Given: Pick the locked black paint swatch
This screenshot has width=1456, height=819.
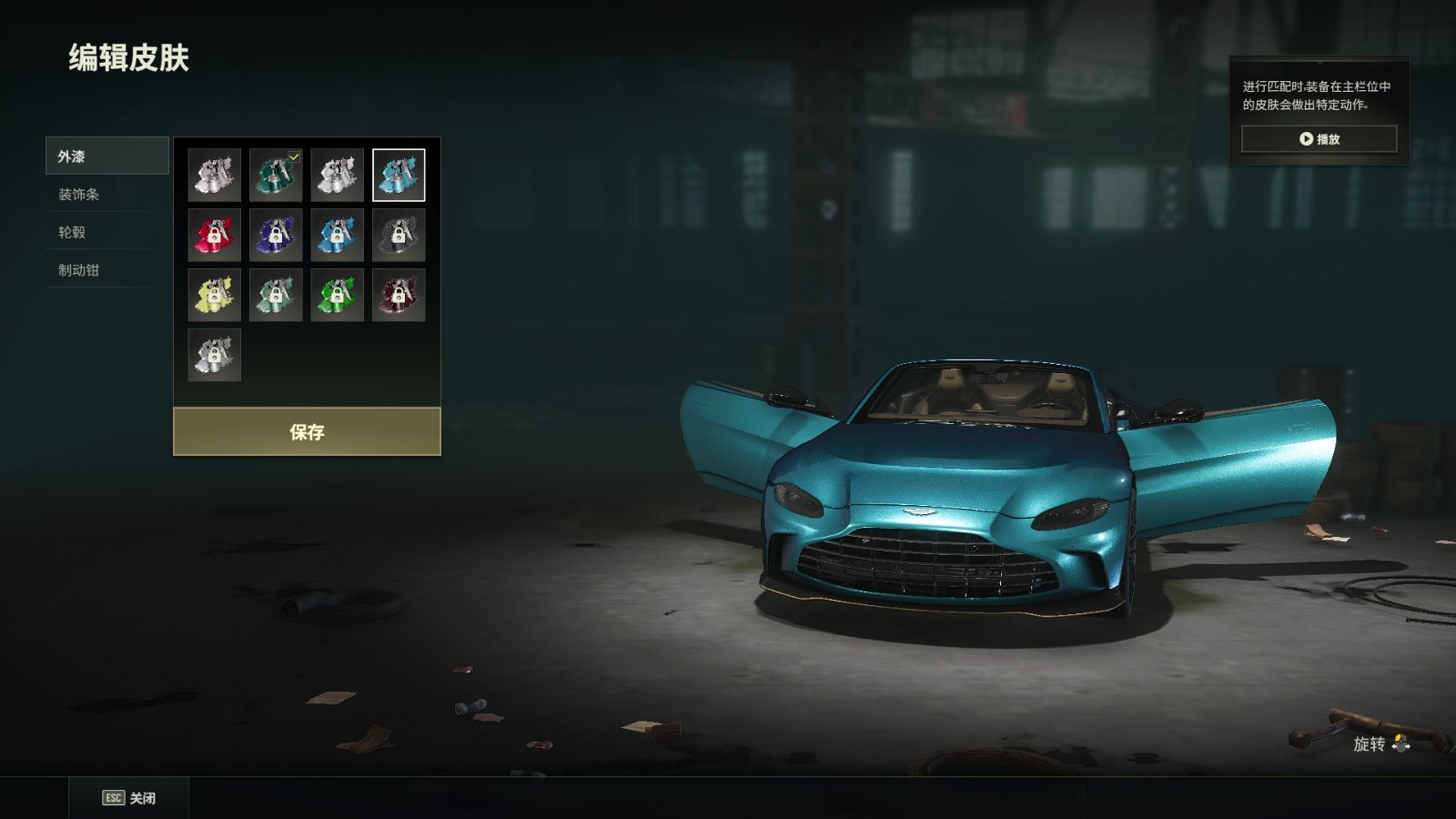Looking at the screenshot, I should [399, 235].
